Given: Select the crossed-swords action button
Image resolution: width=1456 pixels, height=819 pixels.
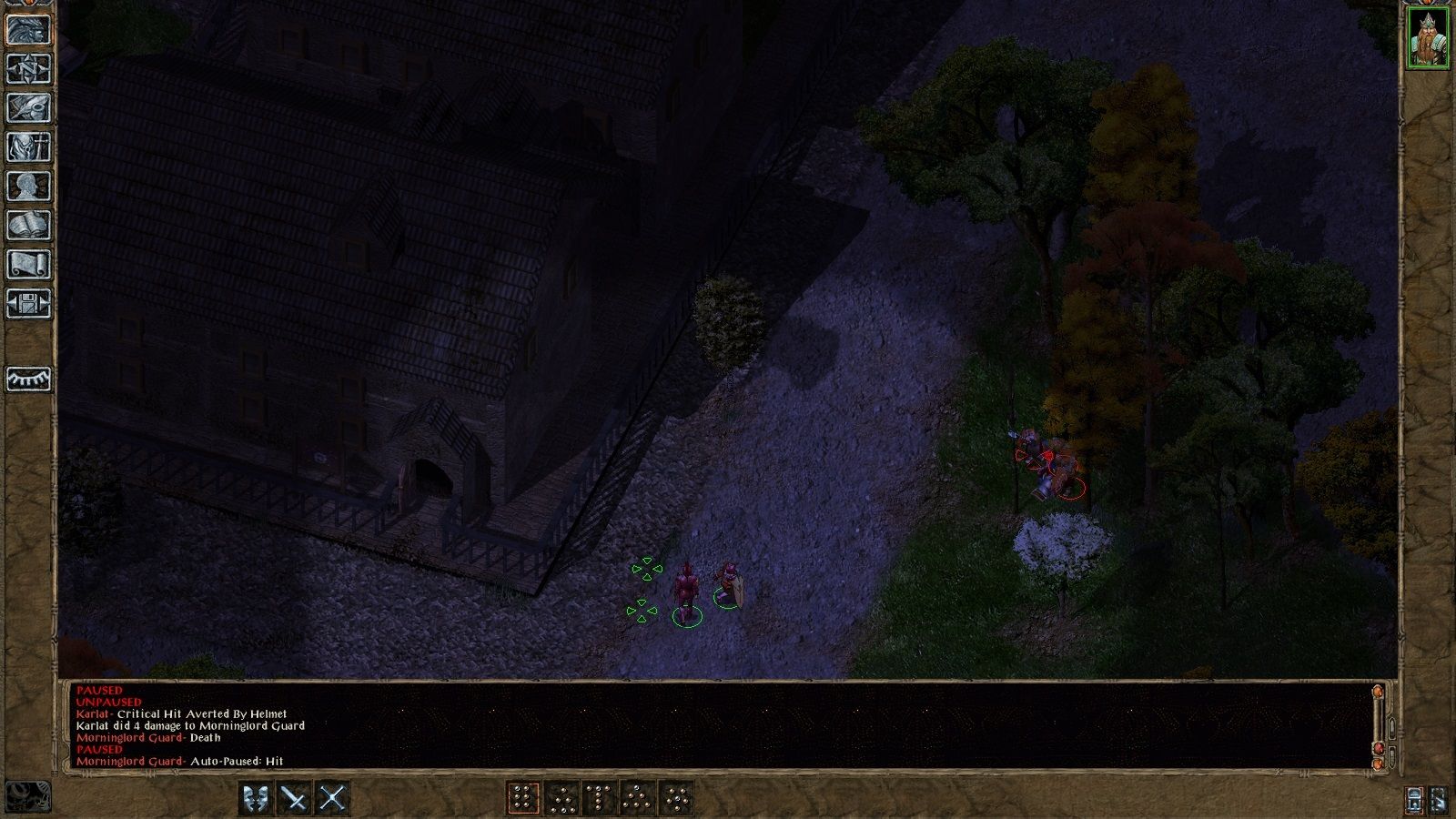Looking at the screenshot, I should tap(331, 796).
